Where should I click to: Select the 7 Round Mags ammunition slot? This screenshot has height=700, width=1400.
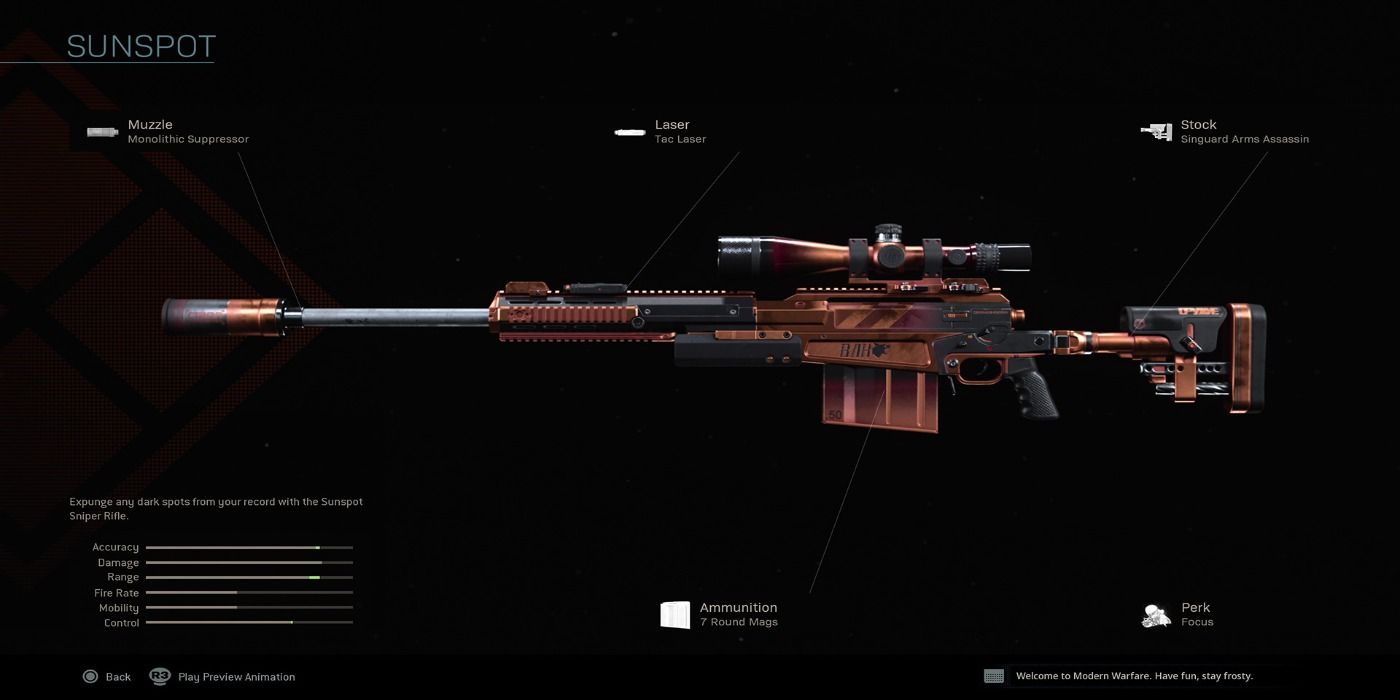719,614
